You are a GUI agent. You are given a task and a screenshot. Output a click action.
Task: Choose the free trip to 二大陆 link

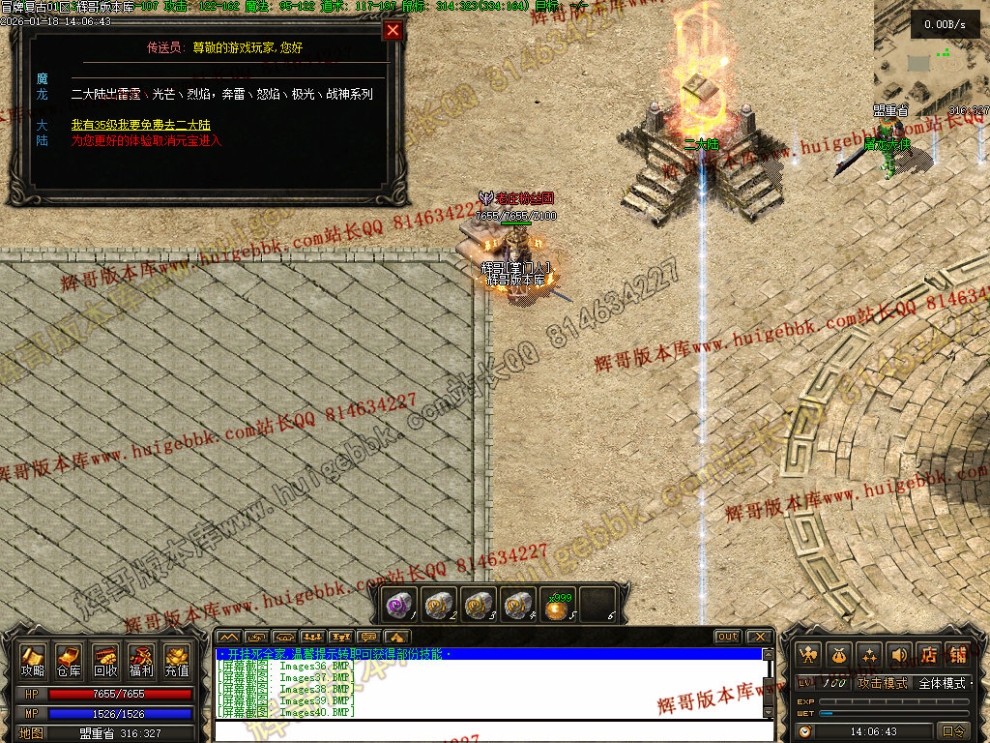point(141,125)
